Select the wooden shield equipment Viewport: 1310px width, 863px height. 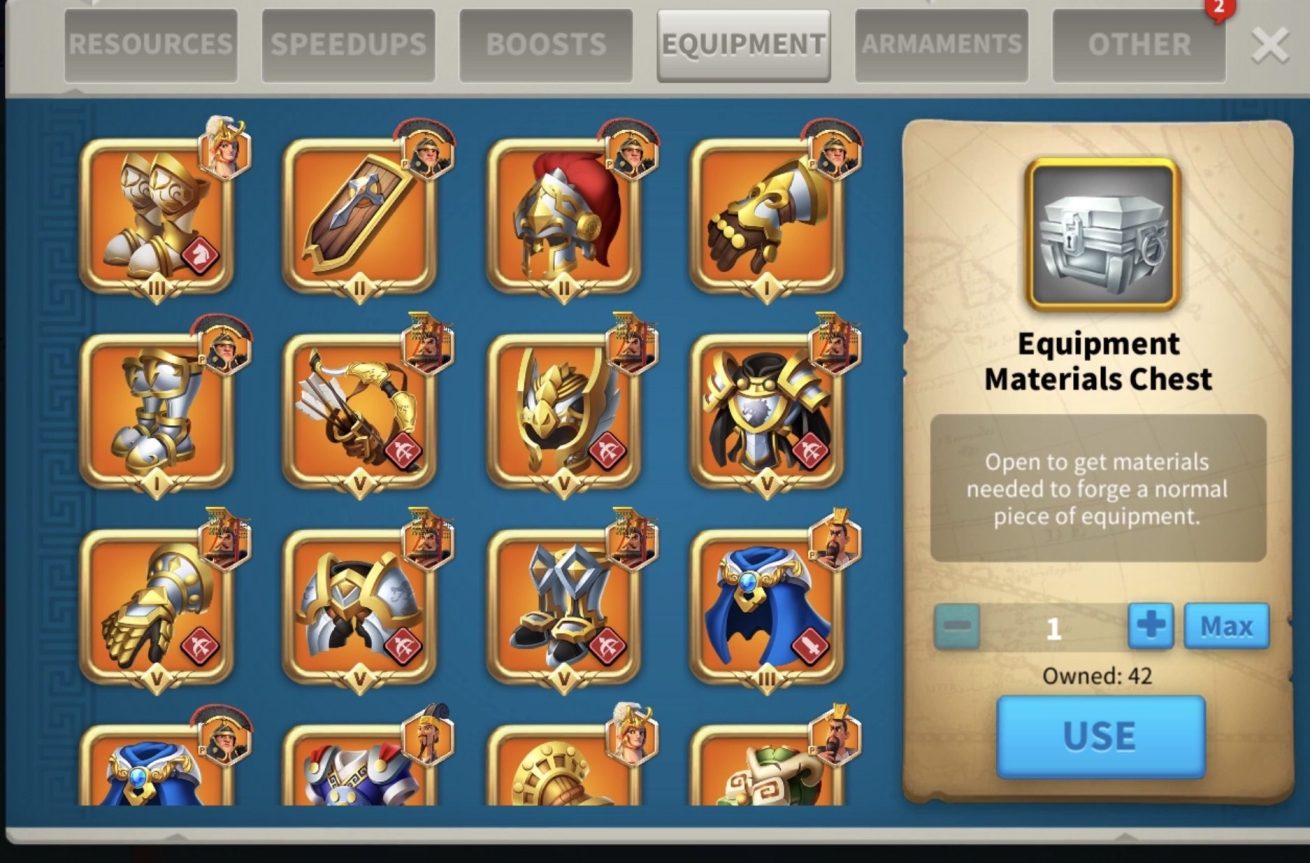(360, 216)
